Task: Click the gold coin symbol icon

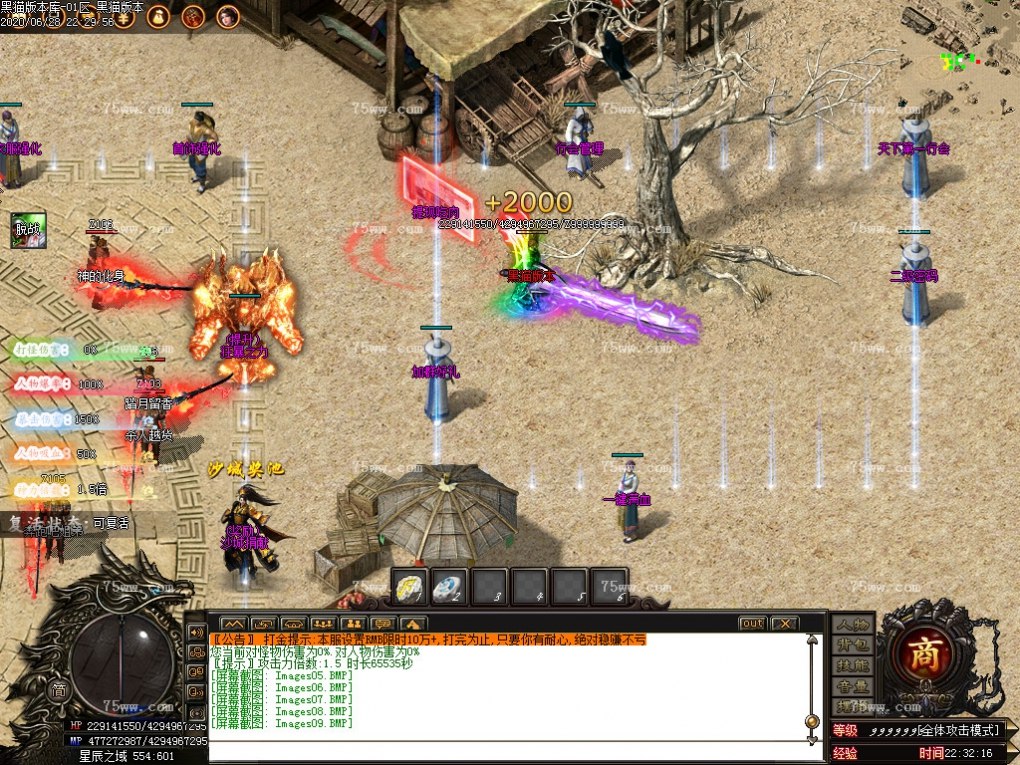Action: (x=124, y=16)
